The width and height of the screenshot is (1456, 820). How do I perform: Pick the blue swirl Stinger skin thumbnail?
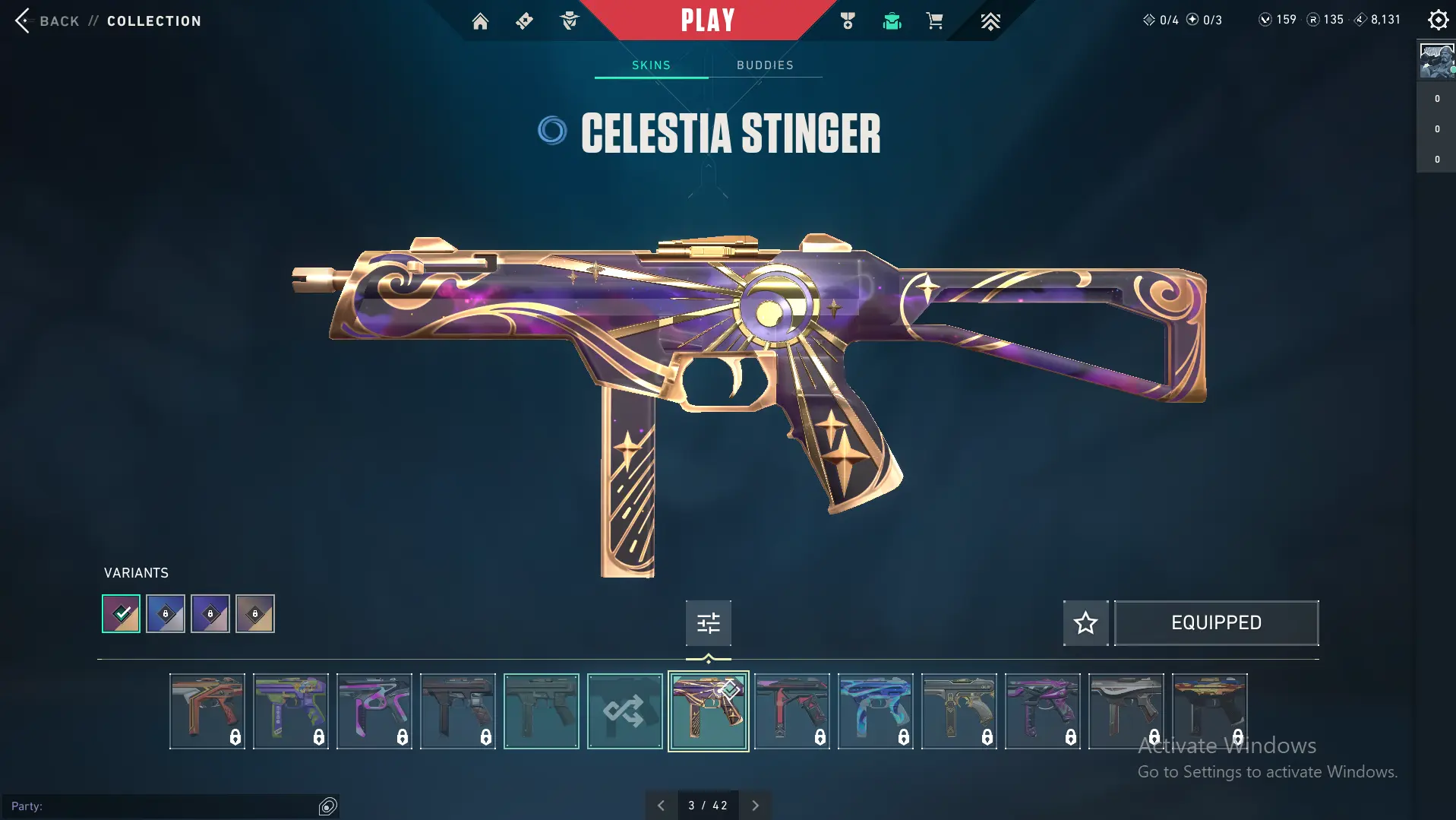(x=875, y=711)
